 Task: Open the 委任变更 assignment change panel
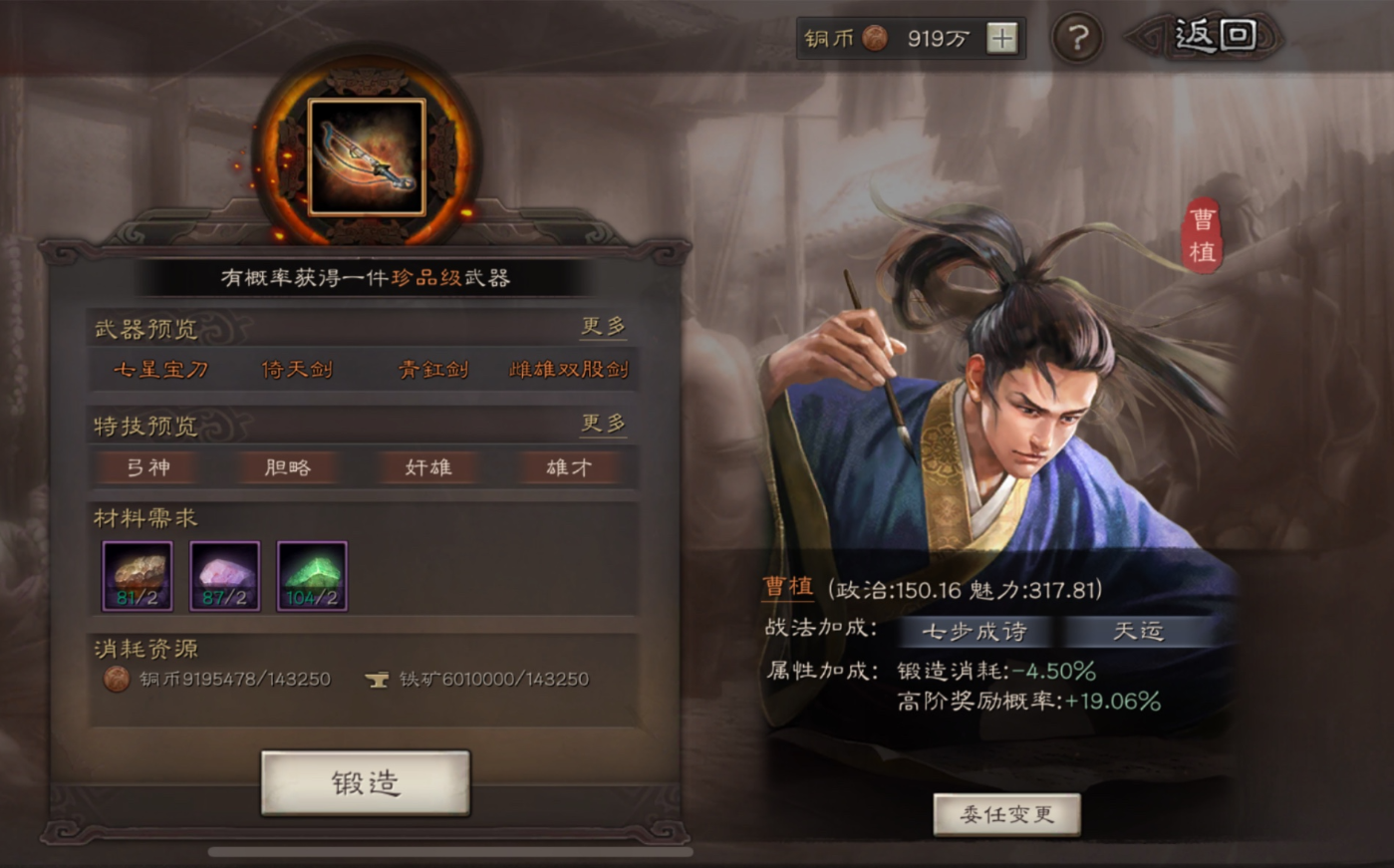(x=1006, y=812)
